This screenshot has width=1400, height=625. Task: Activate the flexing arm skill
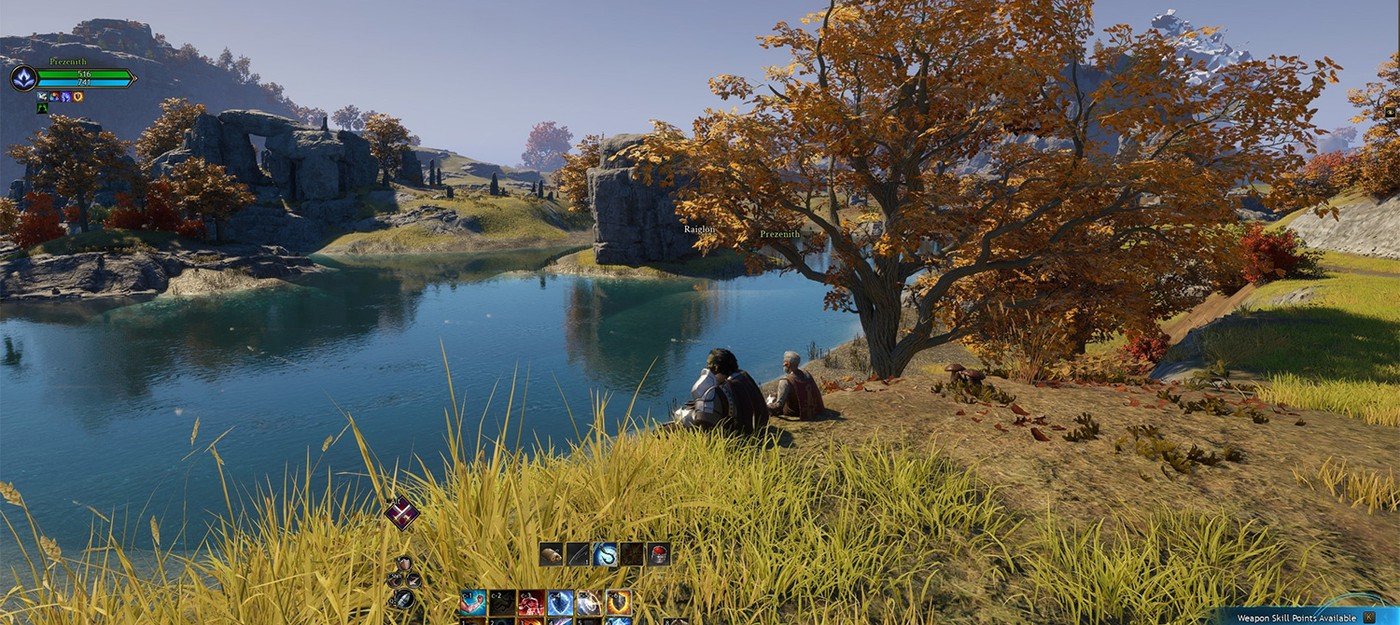click(x=473, y=603)
